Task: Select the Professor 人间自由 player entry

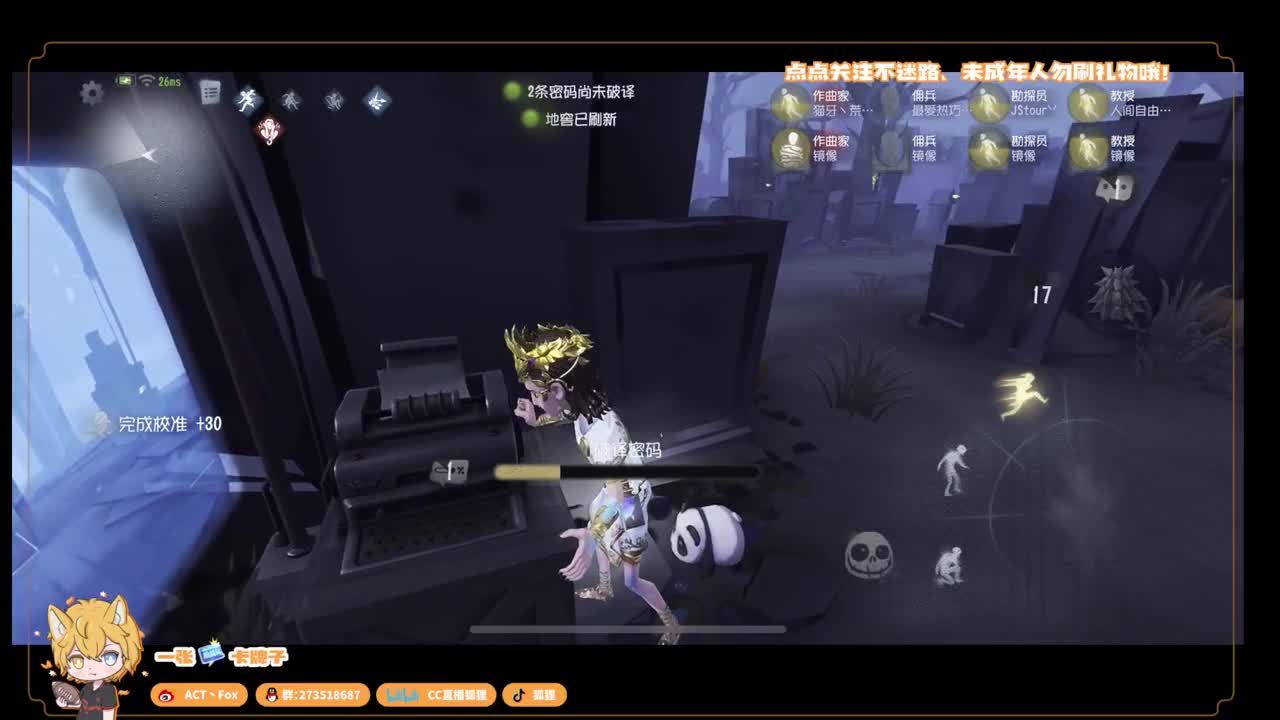Action: click(1123, 104)
